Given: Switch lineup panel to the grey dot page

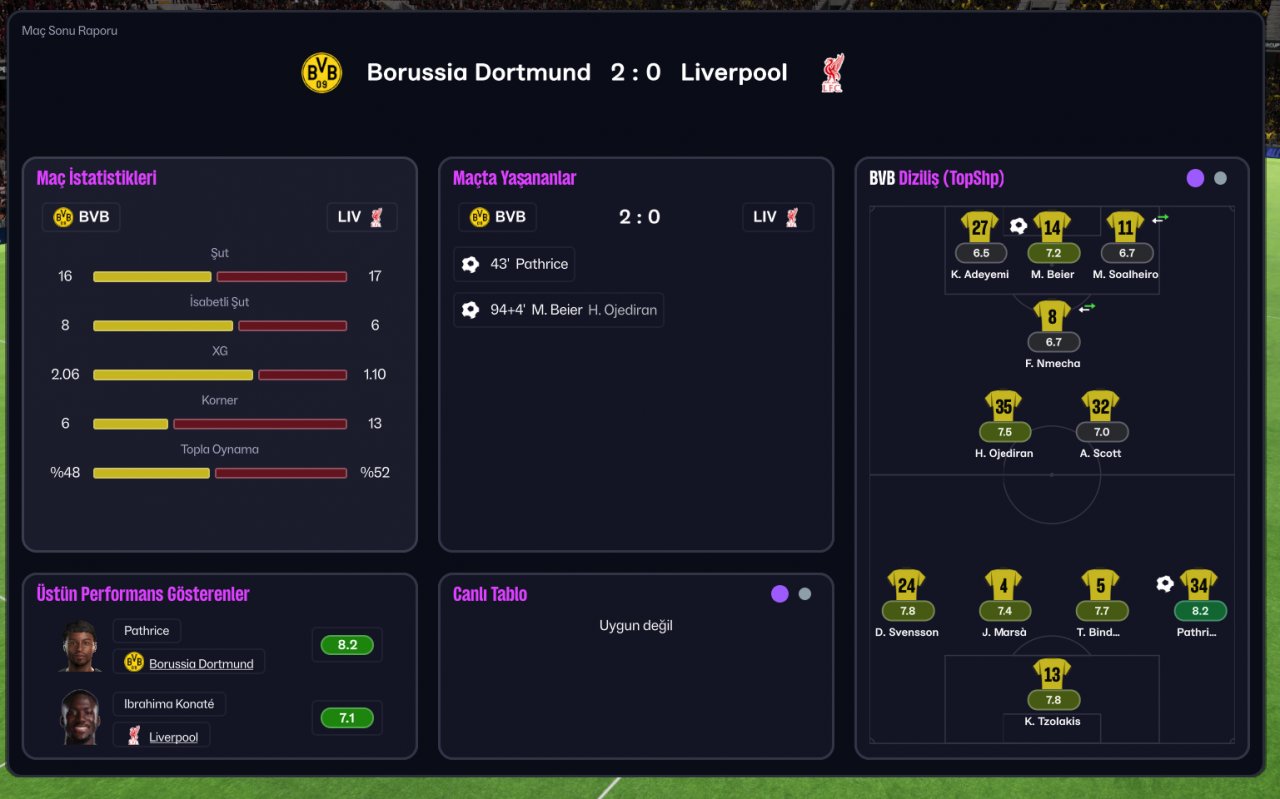Looking at the screenshot, I should click(1220, 178).
